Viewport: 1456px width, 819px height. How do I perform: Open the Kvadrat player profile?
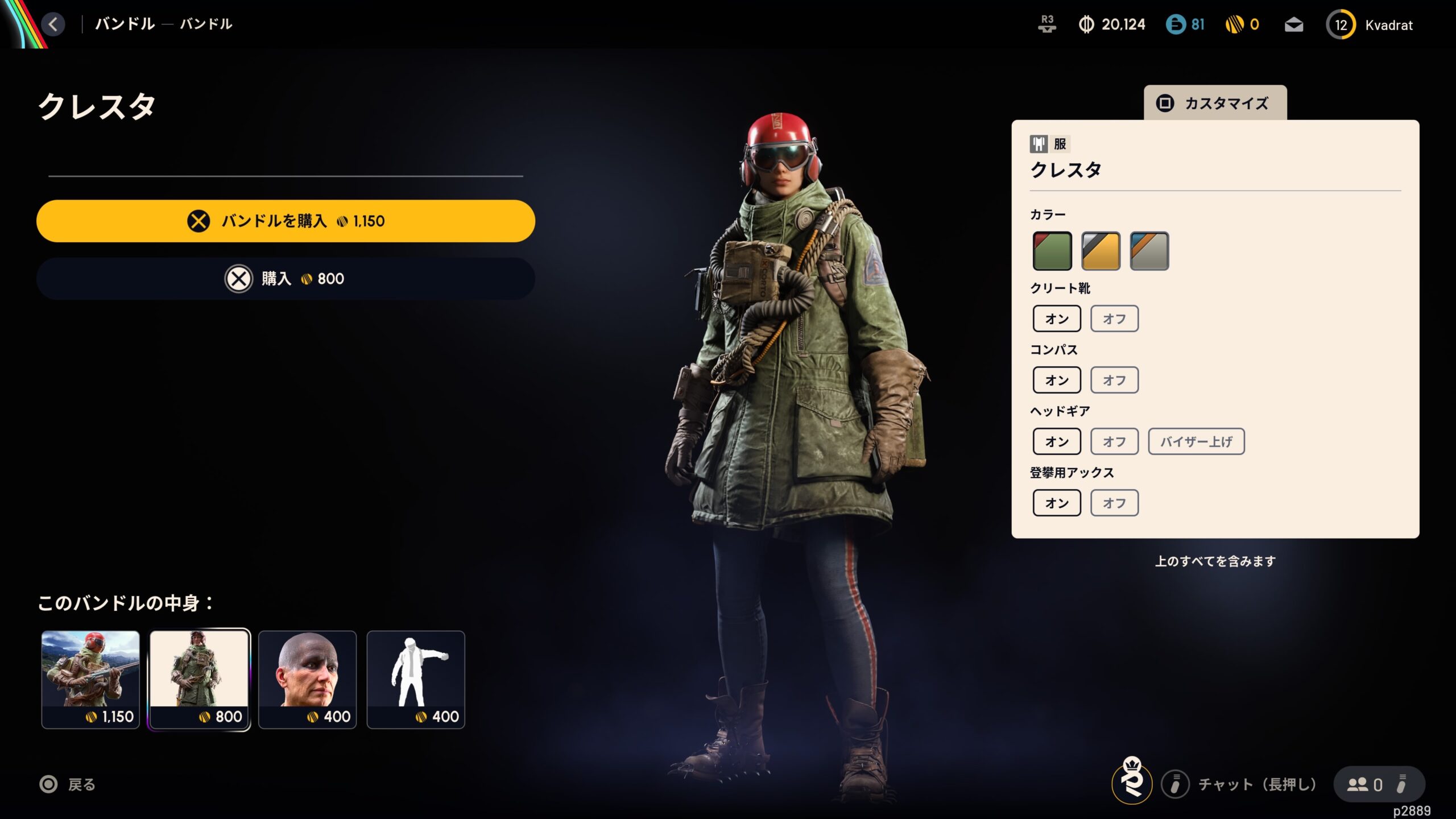[1371, 25]
